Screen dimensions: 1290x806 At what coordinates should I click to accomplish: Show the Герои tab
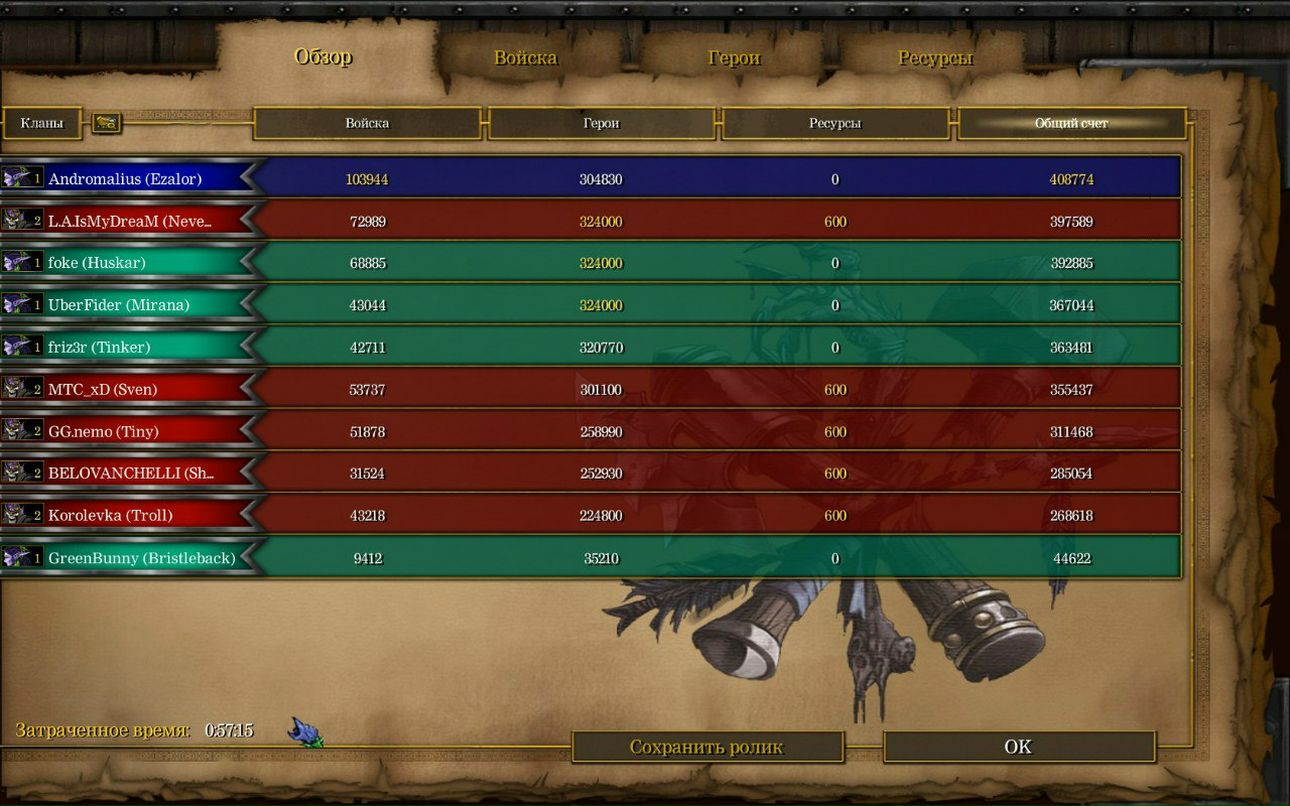tap(734, 58)
